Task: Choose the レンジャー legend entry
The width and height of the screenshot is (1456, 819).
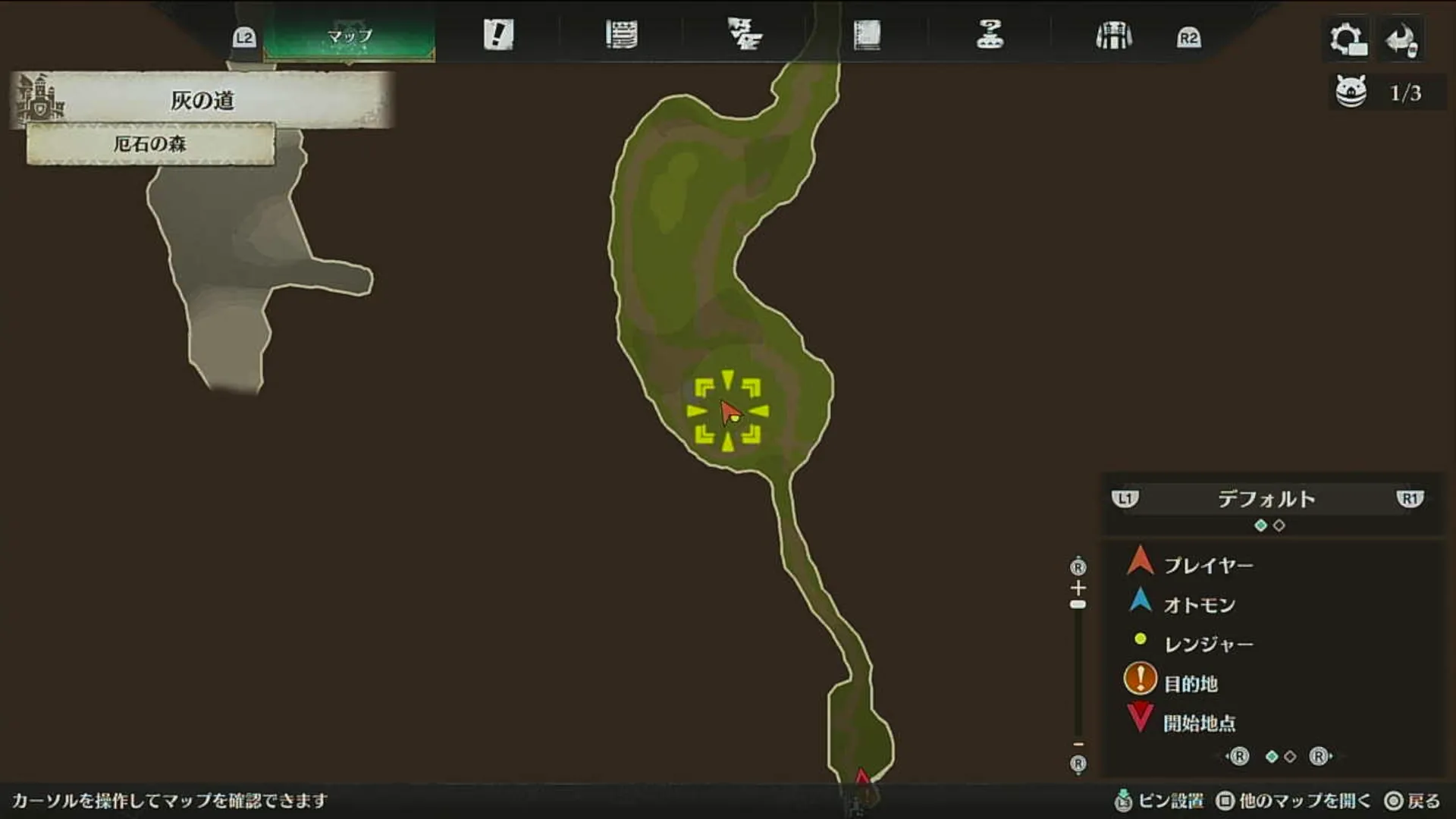Action: [x=1209, y=645]
